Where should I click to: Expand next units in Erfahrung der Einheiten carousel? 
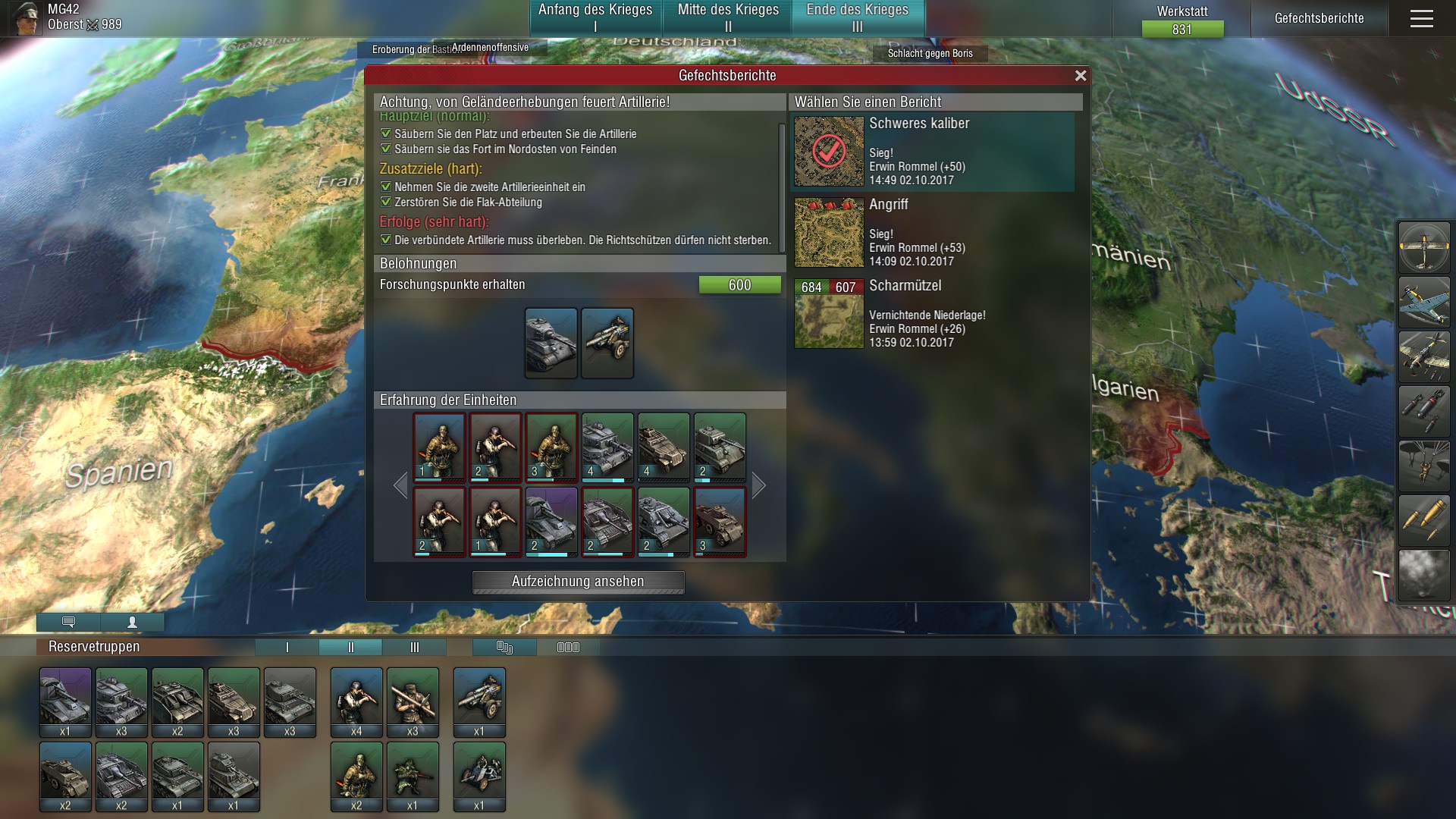pos(758,485)
